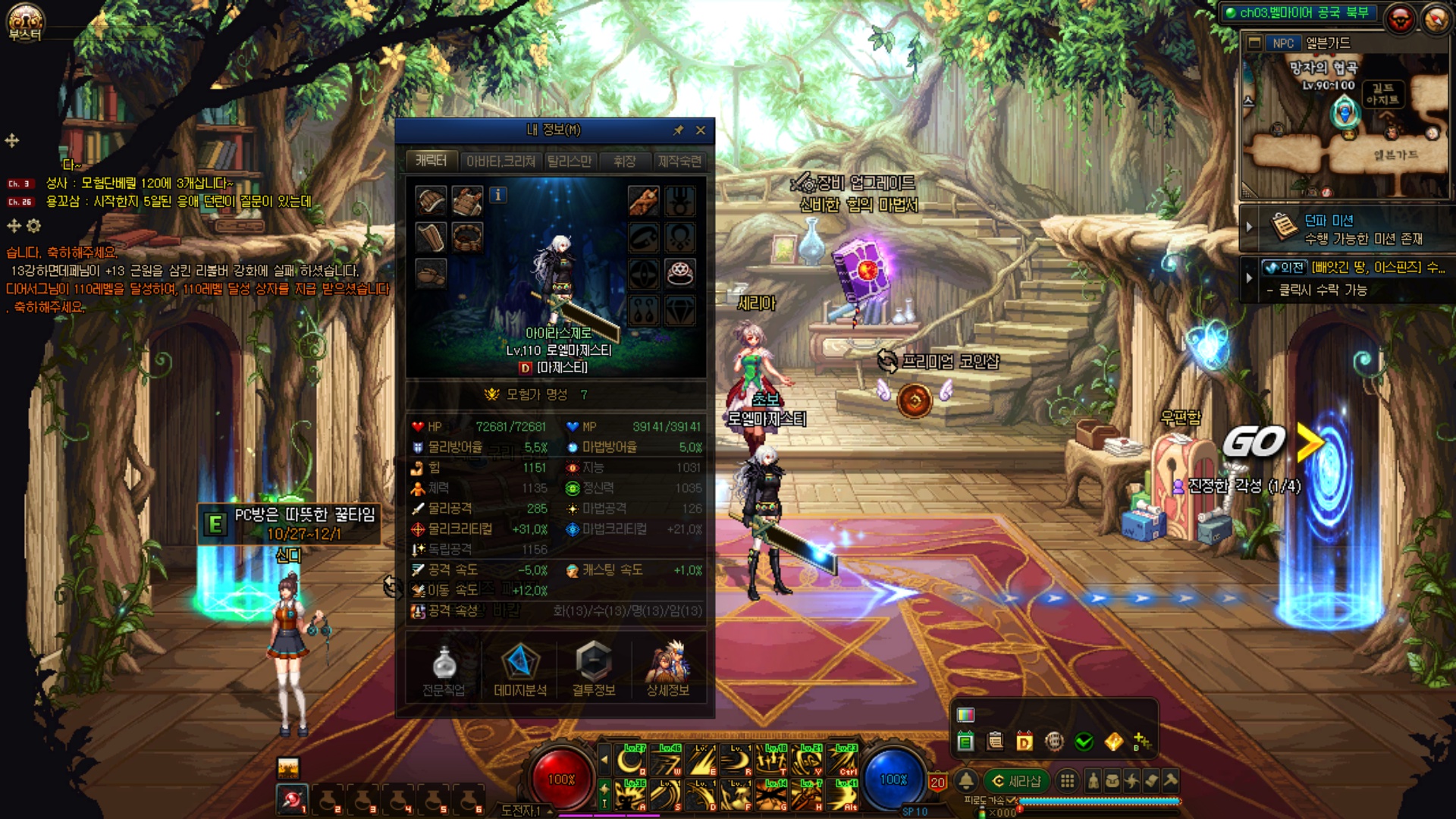Open 데미지분석 damage analysis
The height and width of the screenshot is (819, 1456).
[519, 670]
